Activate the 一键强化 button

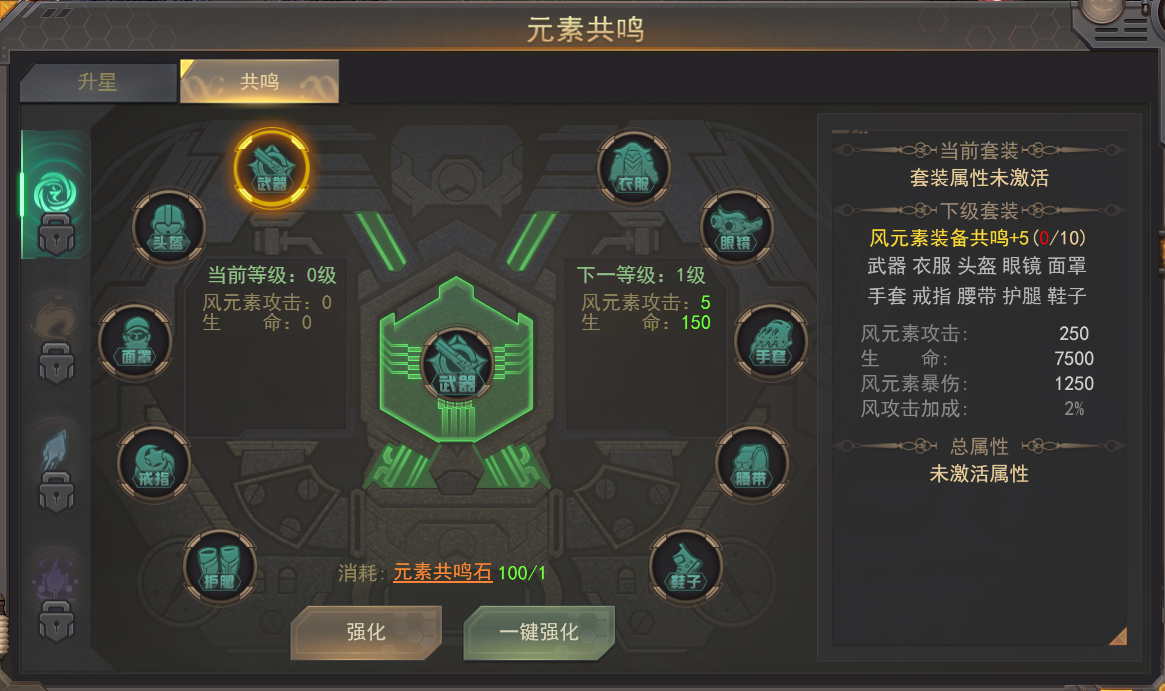538,632
